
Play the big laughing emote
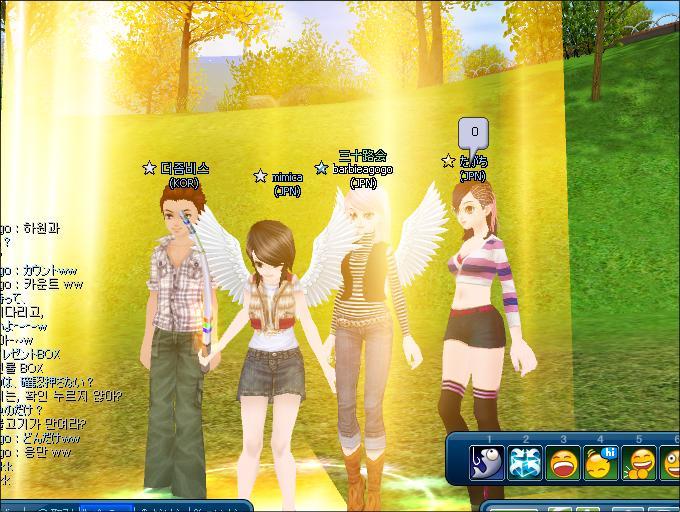[x=563, y=463]
